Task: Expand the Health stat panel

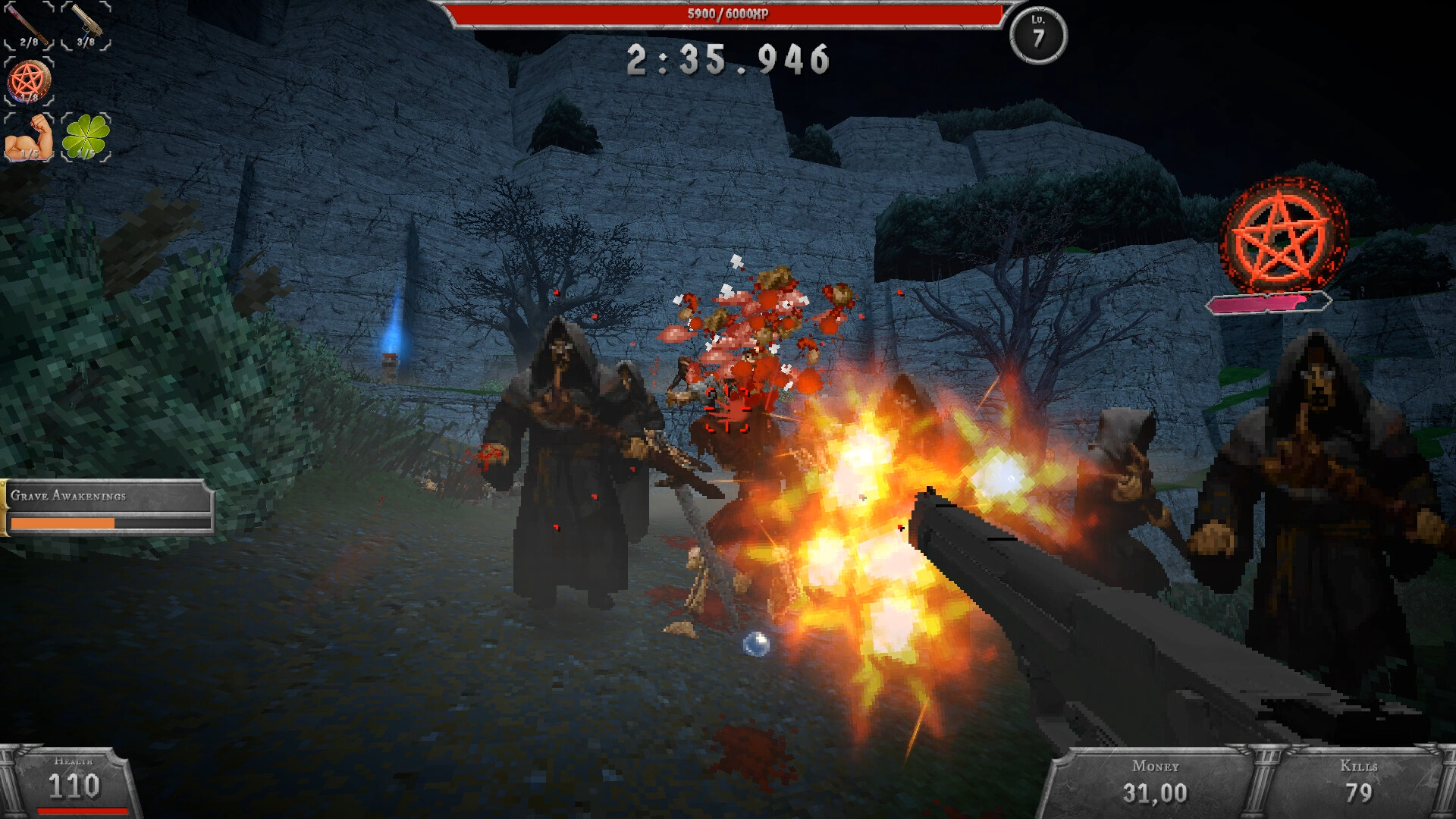Action: (74, 781)
